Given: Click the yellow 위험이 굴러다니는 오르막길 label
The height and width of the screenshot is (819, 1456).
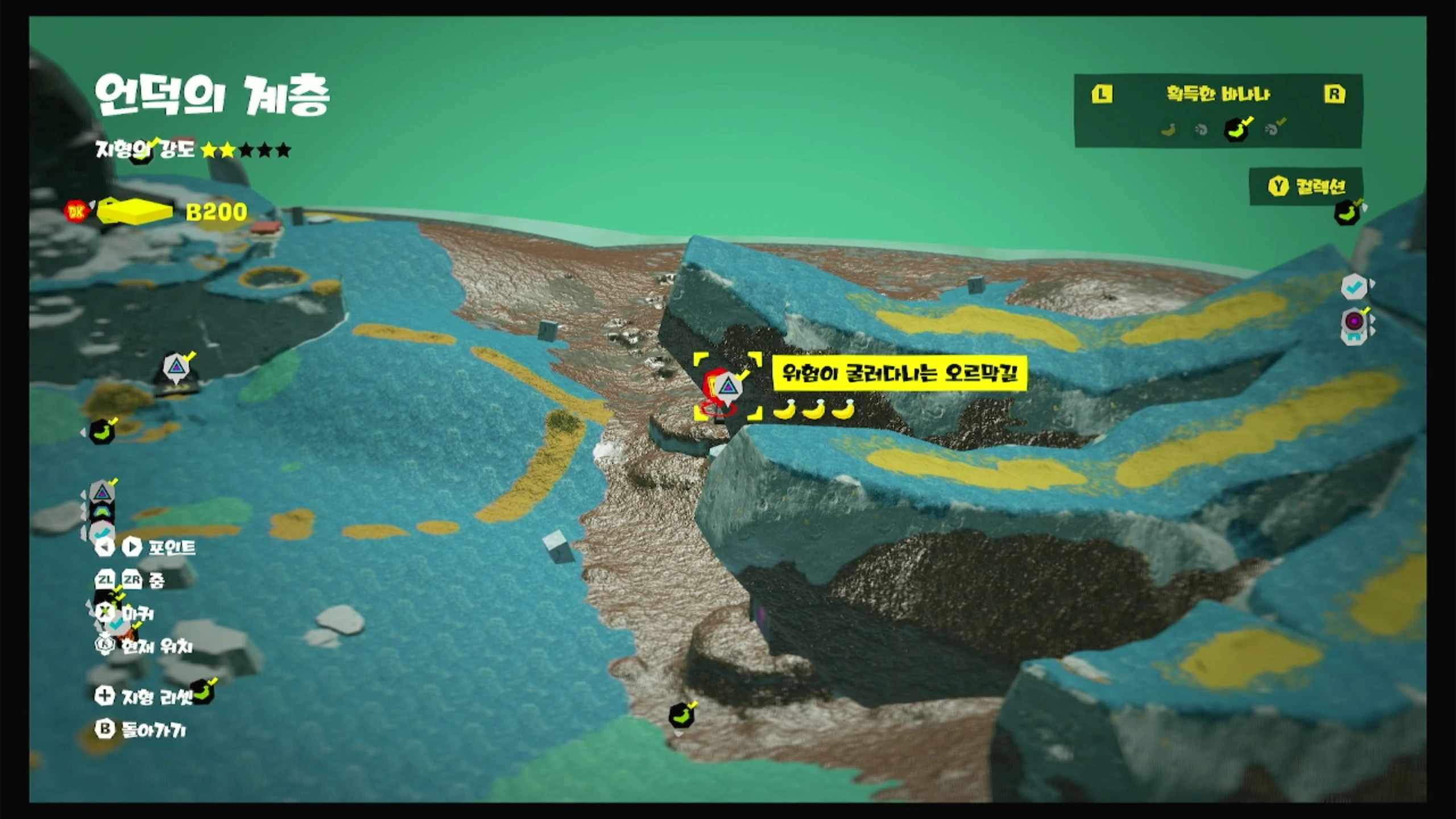Looking at the screenshot, I should tap(900, 373).
